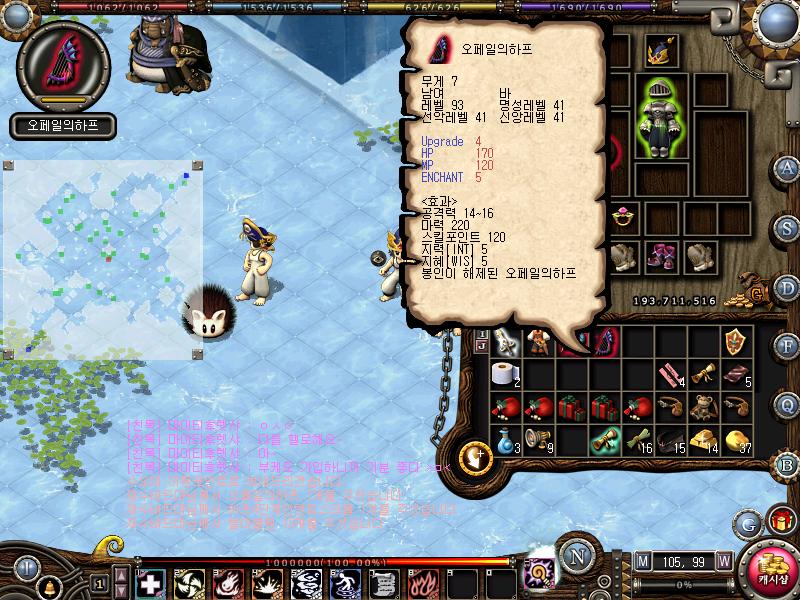The width and height of the screenshot is (800, 600).
Task: Use the white cross heal skill
Action: tap(150, 583)
